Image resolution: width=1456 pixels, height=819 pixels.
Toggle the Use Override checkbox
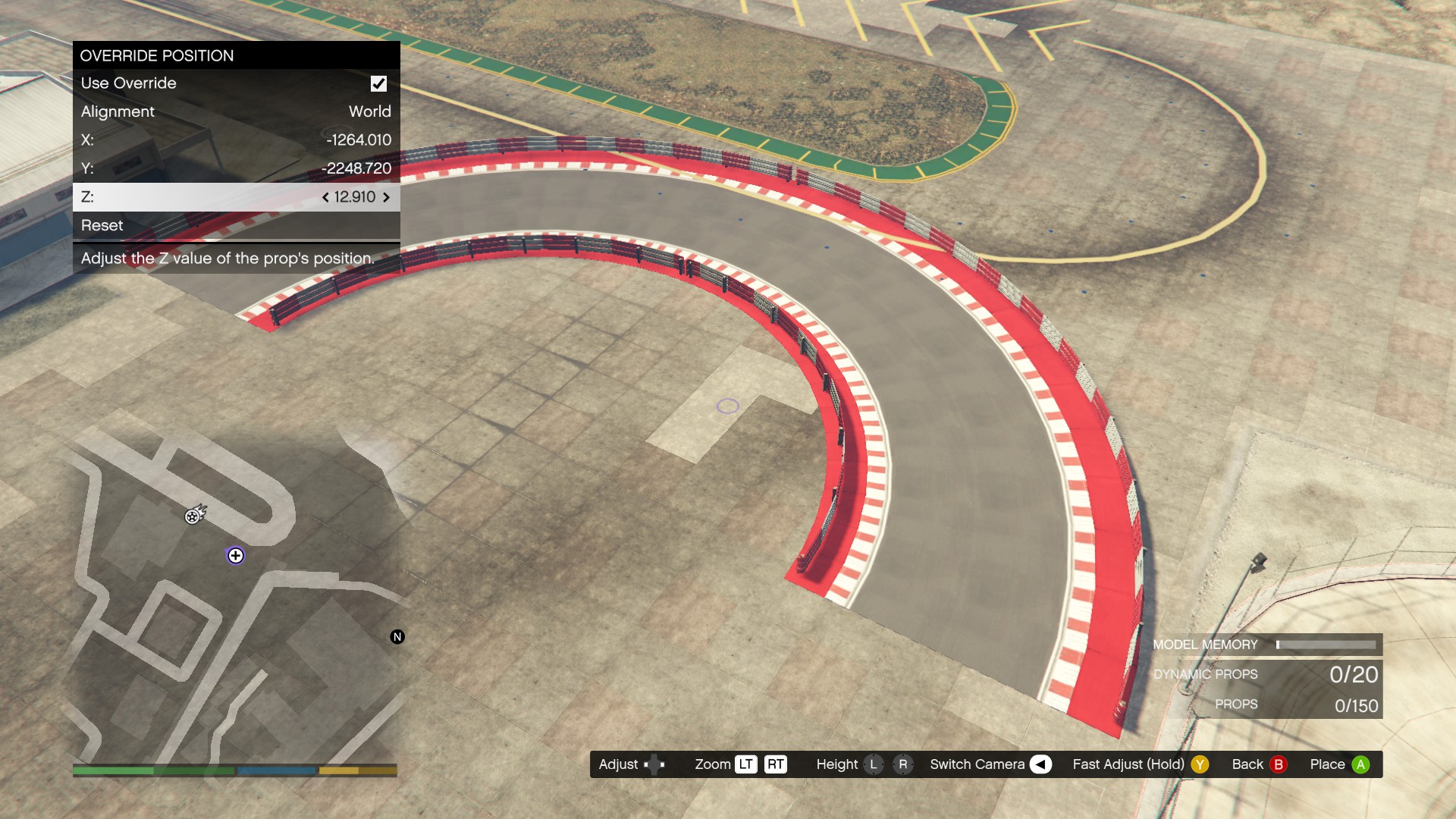378,83
